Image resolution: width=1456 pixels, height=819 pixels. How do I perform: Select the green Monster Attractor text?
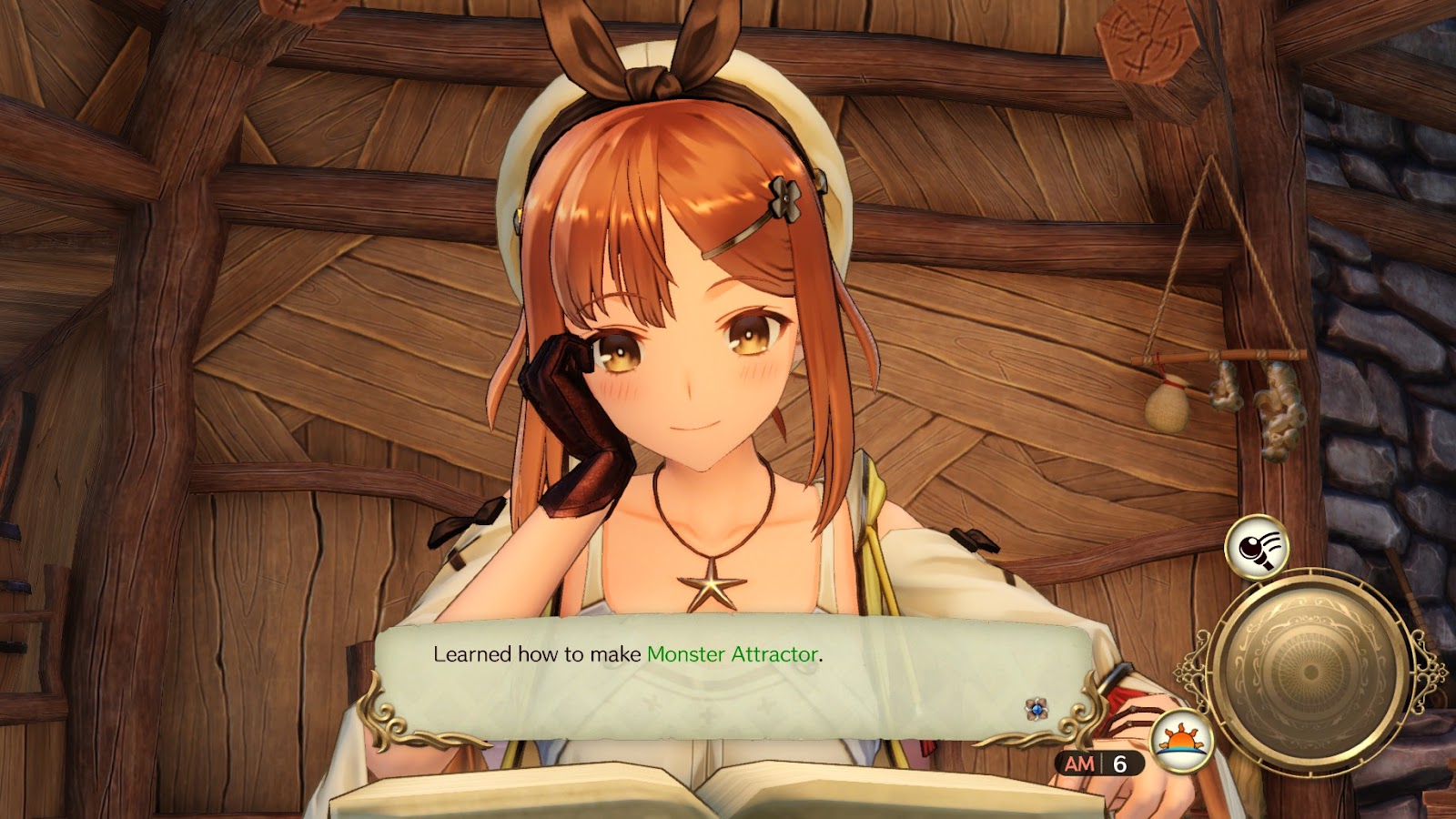pyautogui.click(x=733, y=652)
